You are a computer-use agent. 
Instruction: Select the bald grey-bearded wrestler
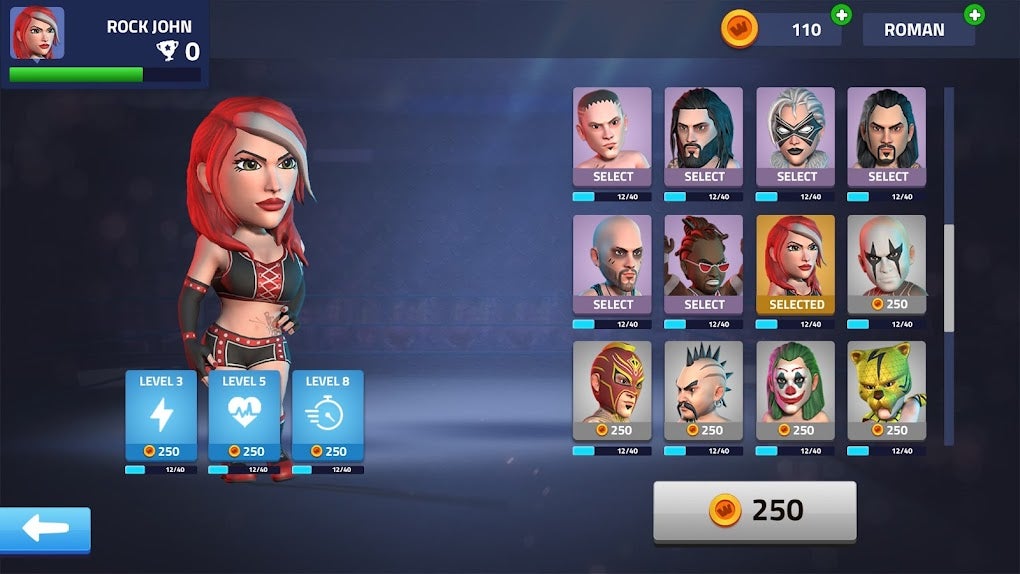[x=612, y=264]
